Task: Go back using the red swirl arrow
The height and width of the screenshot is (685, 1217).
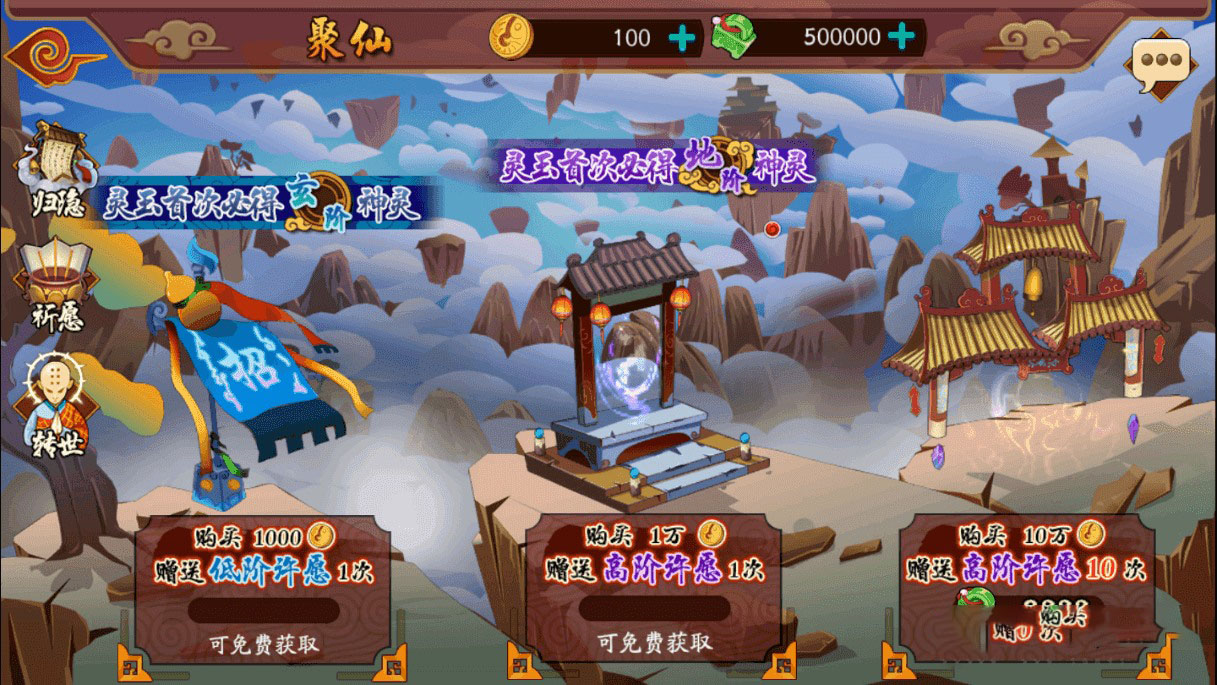Action: (x=52, y=52)
